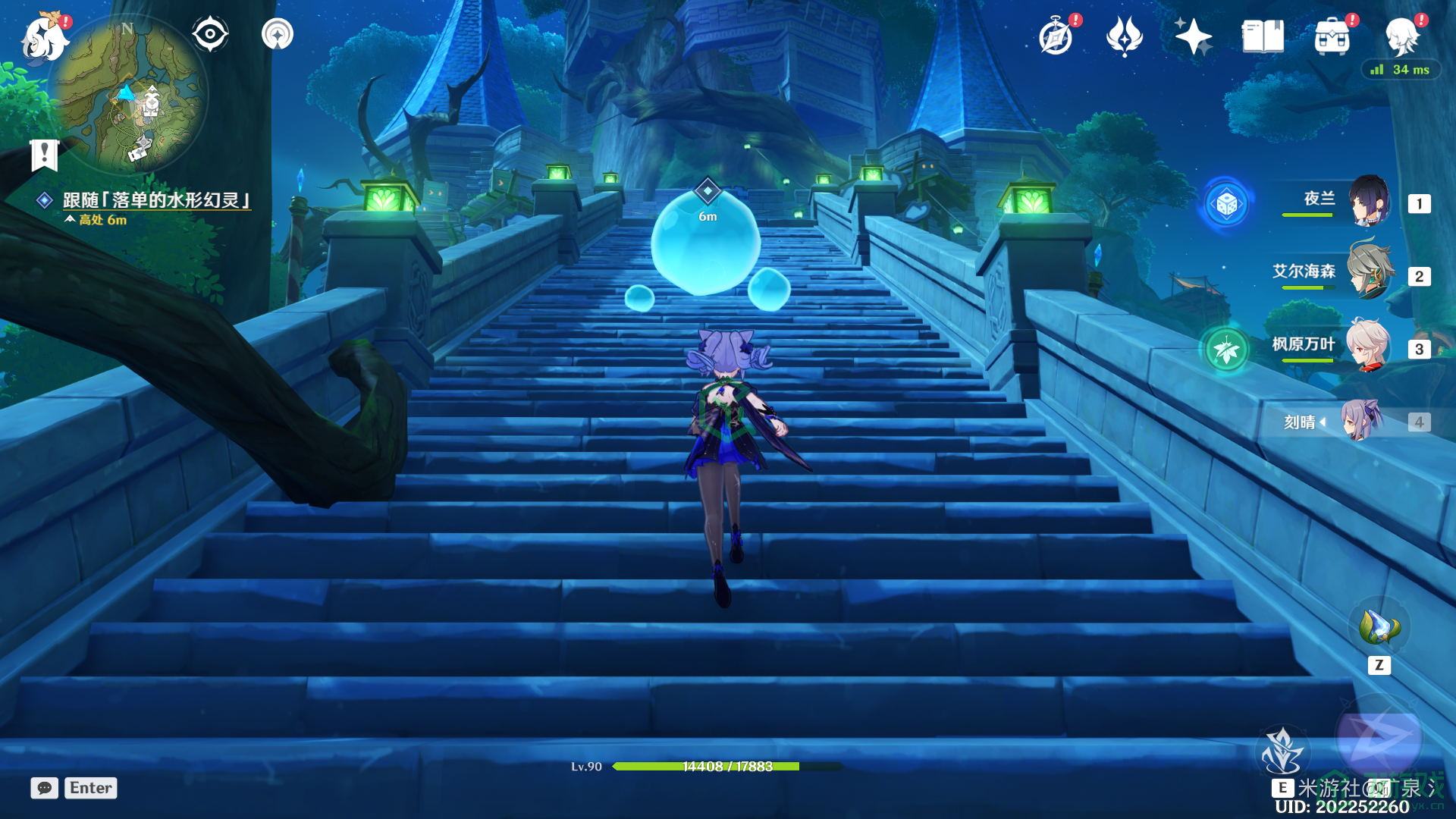Open the backpack inventory
This screenshot has height=819, width=1456.
[x=1332, y=36]
